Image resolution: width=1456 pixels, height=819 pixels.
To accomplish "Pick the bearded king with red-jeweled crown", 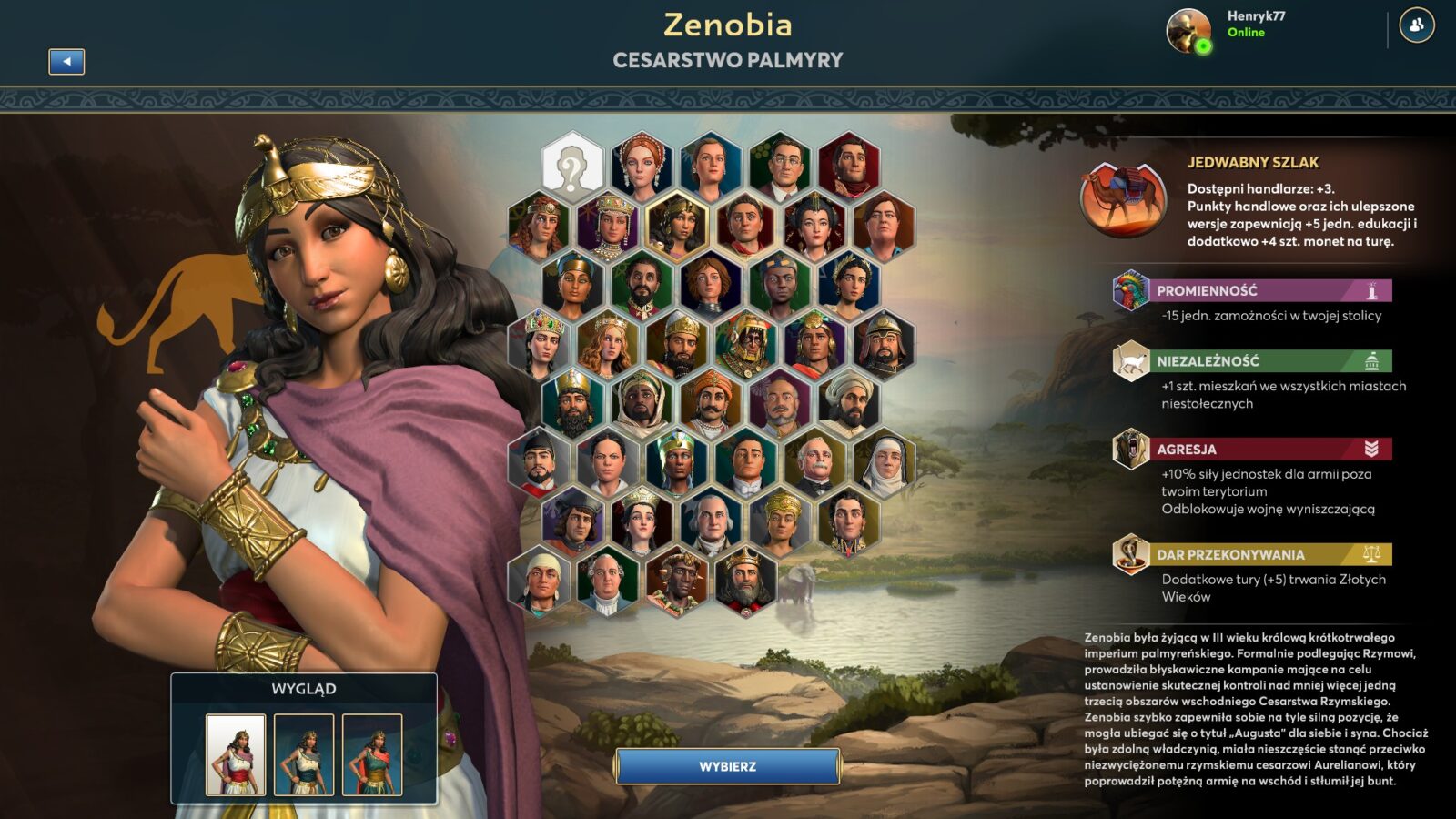I will [745, 581].
